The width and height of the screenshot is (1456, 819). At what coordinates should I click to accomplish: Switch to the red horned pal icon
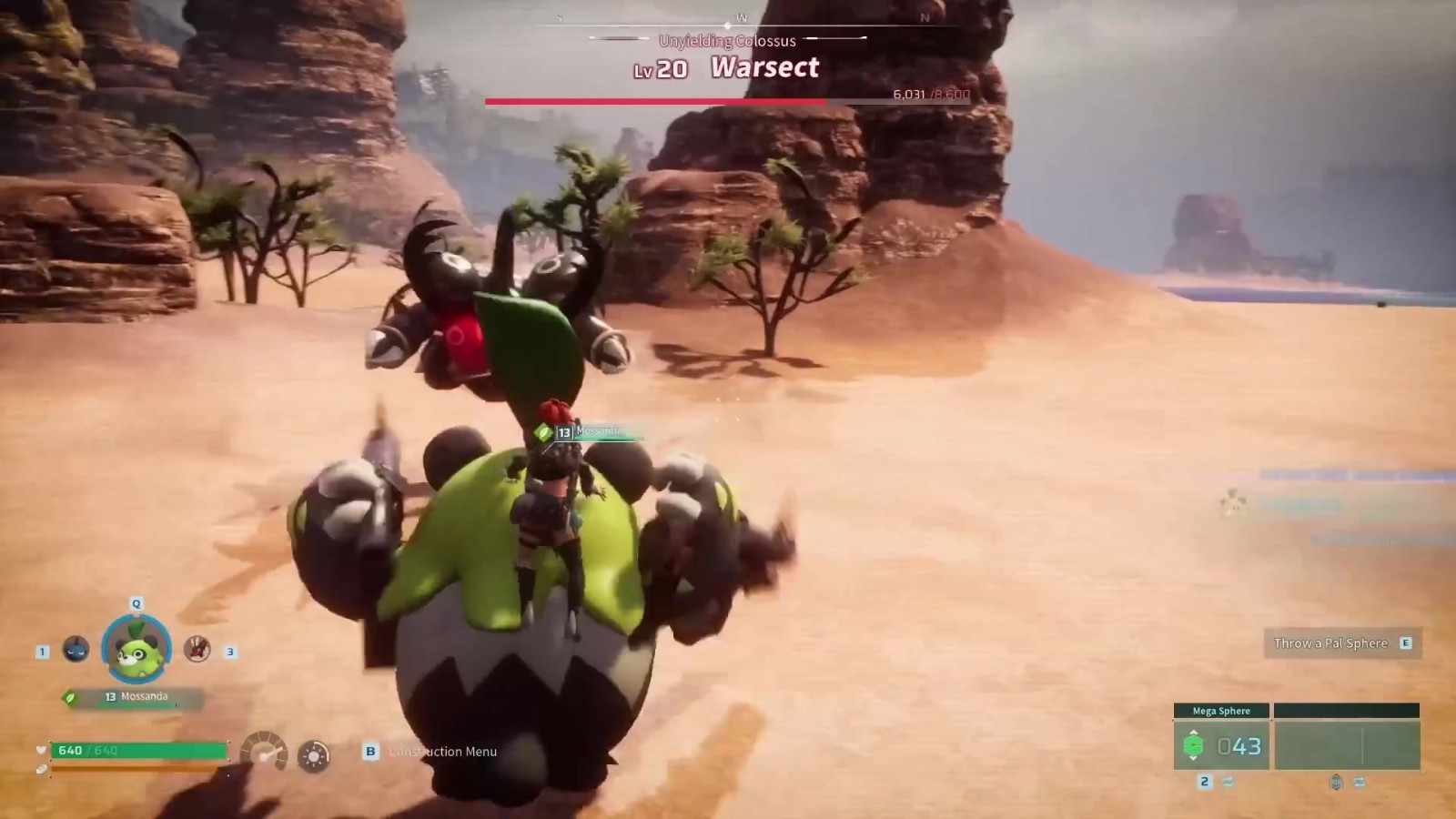point(197,649)
